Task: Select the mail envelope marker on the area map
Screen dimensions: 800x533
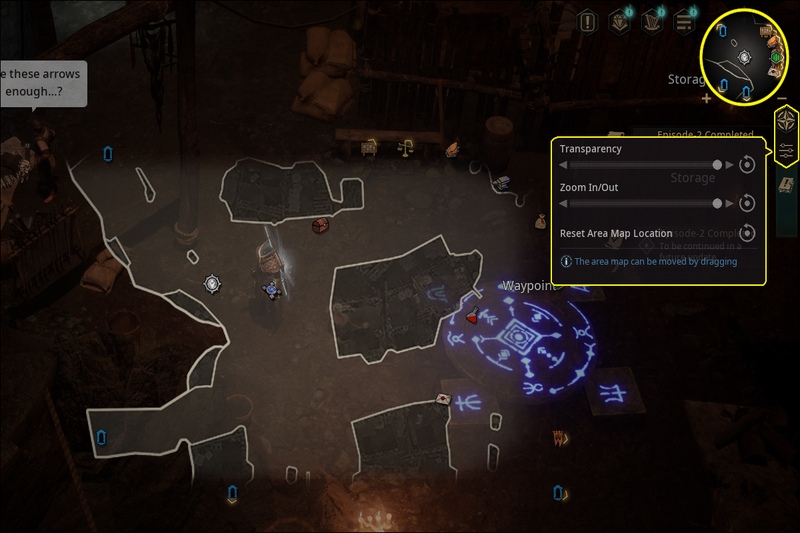Action: click(442, 400)
